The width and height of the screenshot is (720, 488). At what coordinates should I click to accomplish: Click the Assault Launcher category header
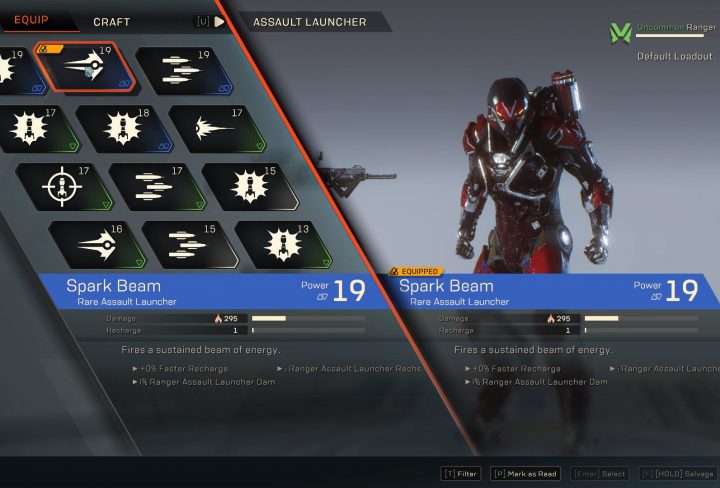pos(308,21)
